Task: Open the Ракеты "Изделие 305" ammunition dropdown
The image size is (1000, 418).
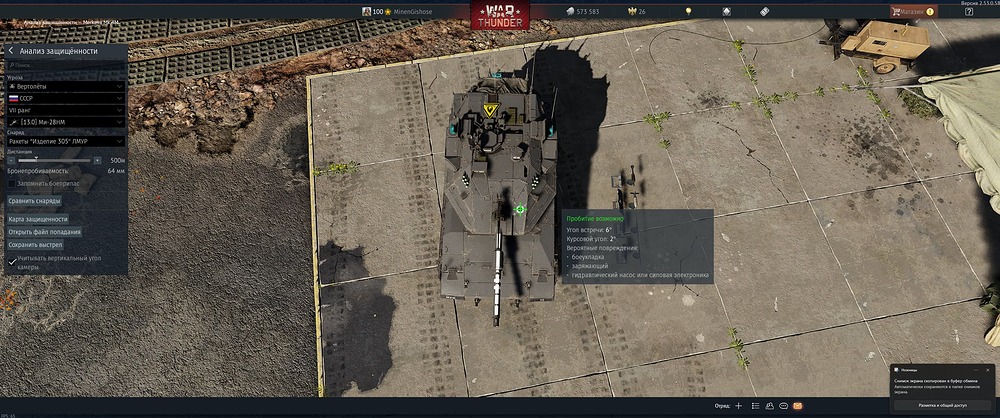Action: point(65,142)
